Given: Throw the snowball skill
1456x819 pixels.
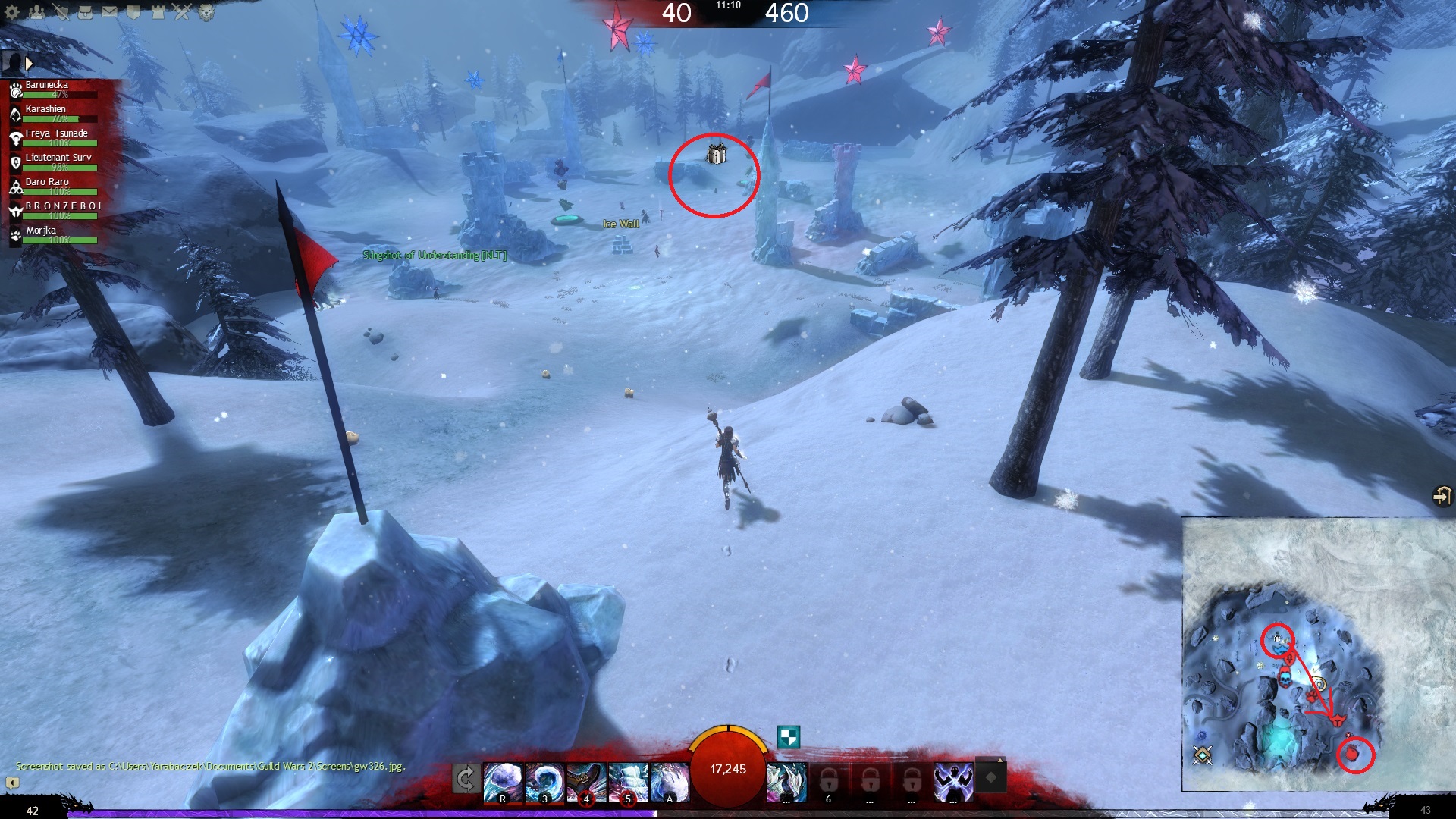Looking at the screenshot, I should coord(503,782).
